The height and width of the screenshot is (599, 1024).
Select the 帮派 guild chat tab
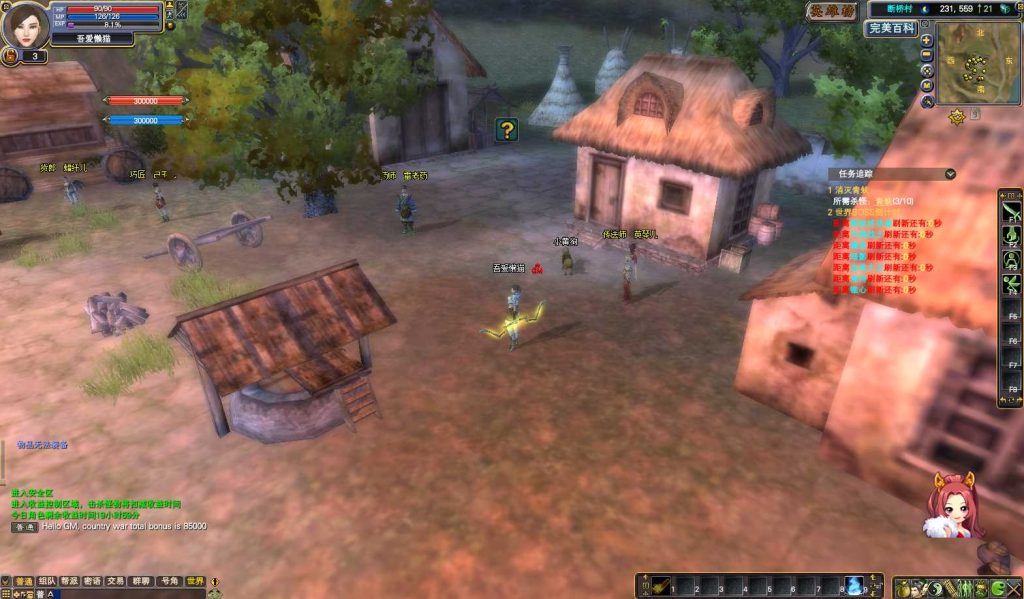point(70,581)
